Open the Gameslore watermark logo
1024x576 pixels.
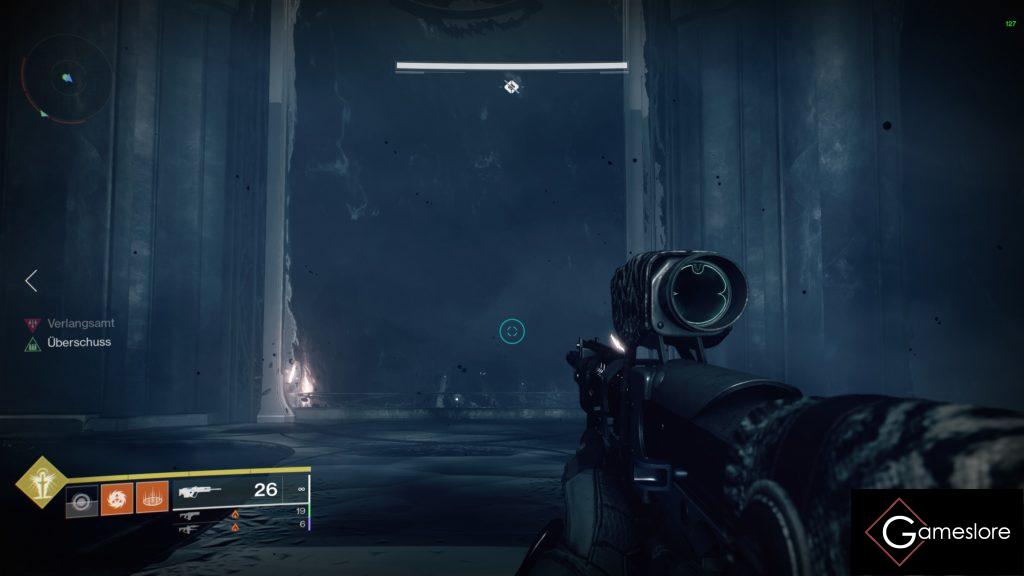[x=937, y=531]
